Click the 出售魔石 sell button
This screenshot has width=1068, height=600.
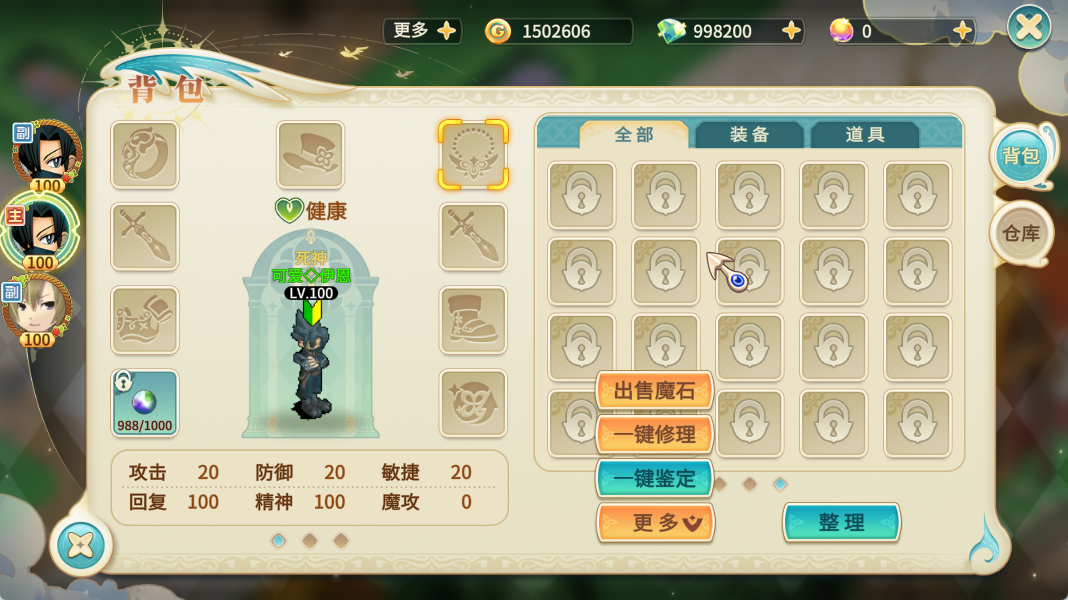pos(654,391)
